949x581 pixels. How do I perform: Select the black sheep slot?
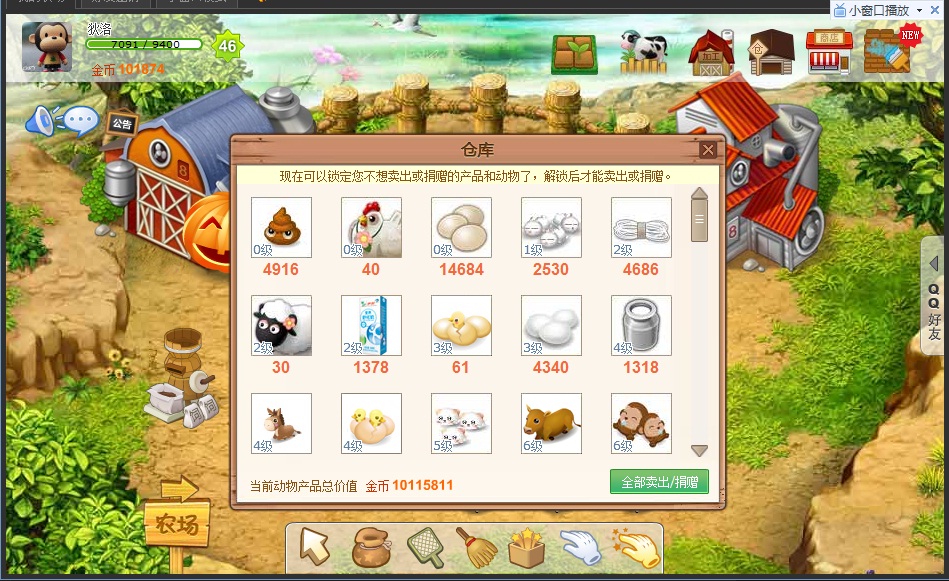281,325
